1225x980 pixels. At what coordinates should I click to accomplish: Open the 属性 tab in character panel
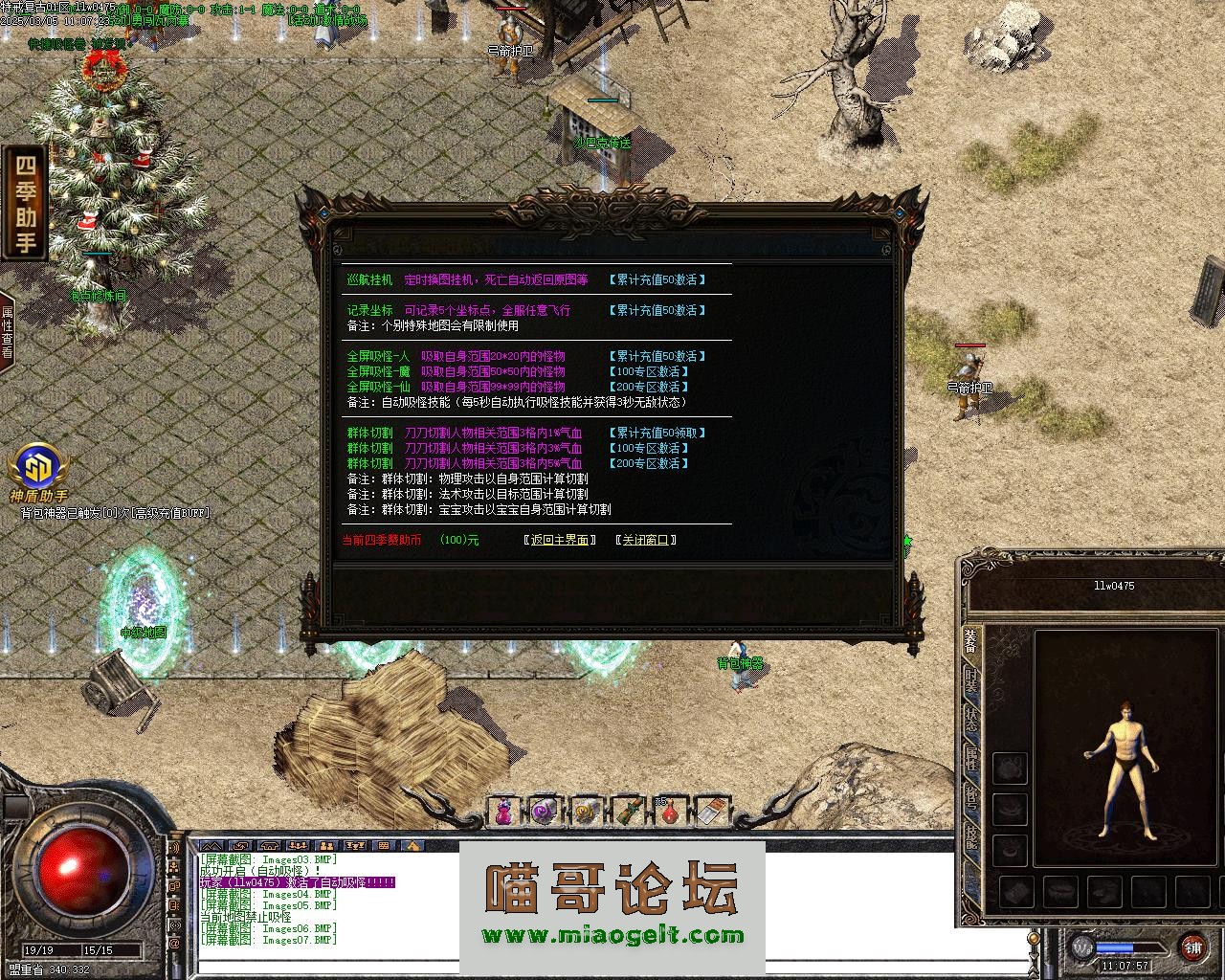coord(971,759)
